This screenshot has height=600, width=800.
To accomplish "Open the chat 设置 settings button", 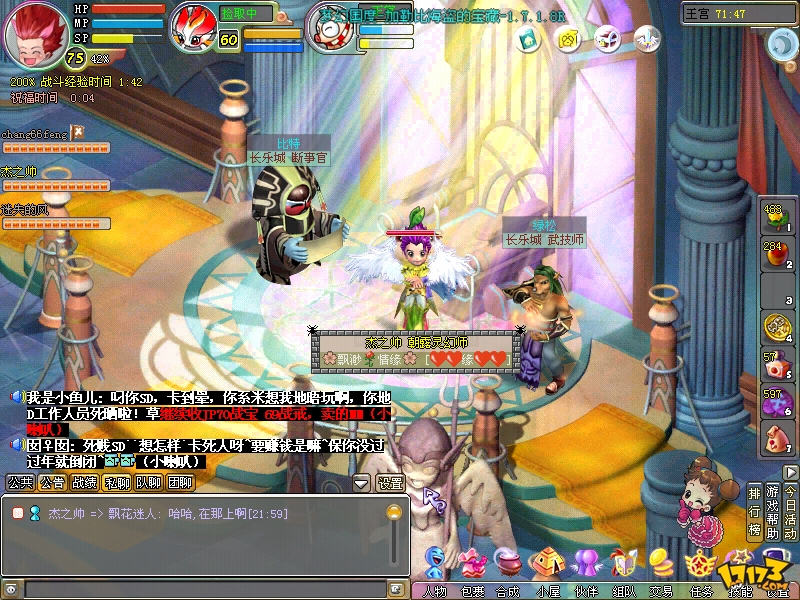I will 390,483.
